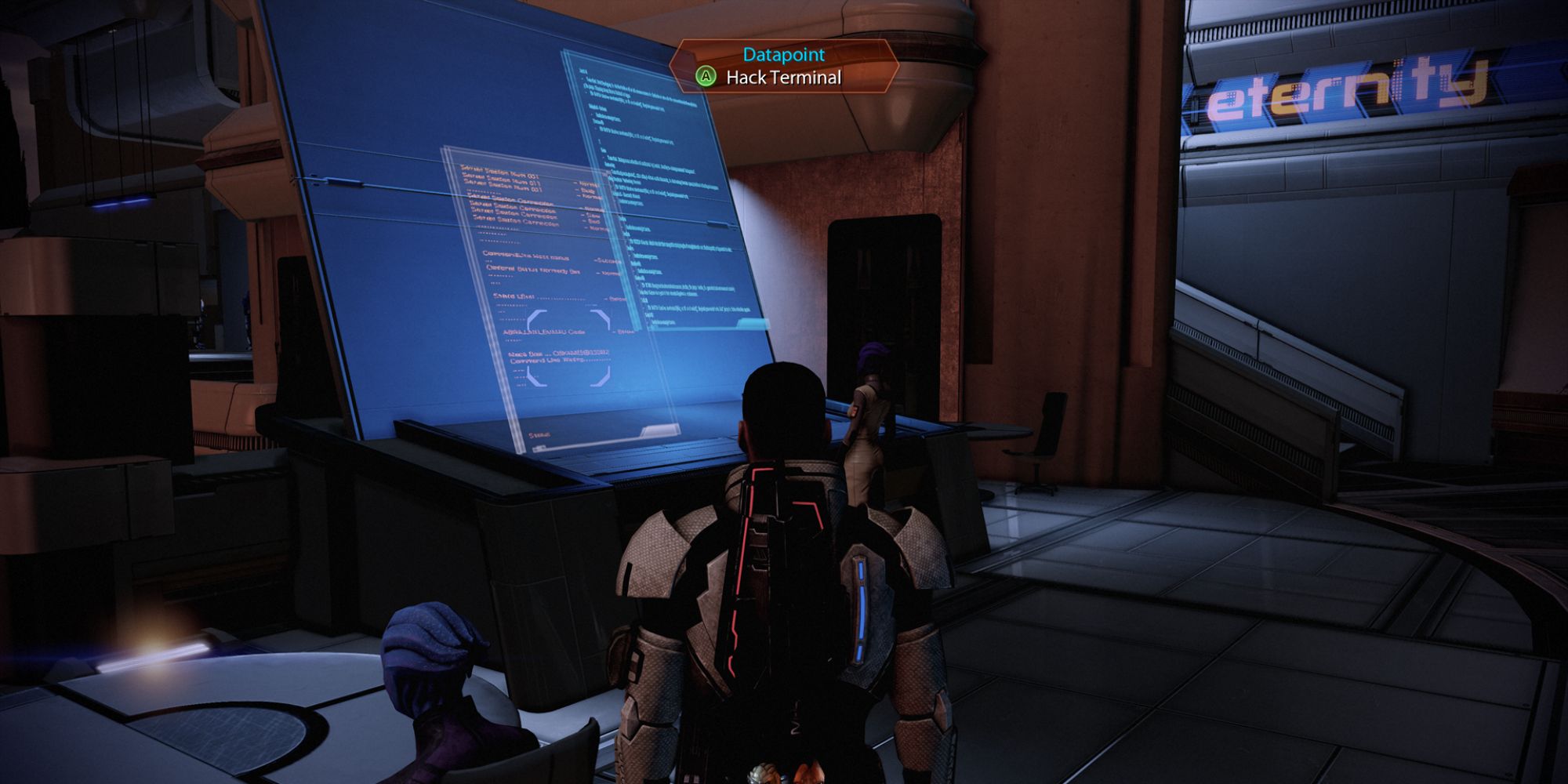Select the targeting bracket around the code field
Viewport: 1568px width, 784px height.
tap(570, 347)
